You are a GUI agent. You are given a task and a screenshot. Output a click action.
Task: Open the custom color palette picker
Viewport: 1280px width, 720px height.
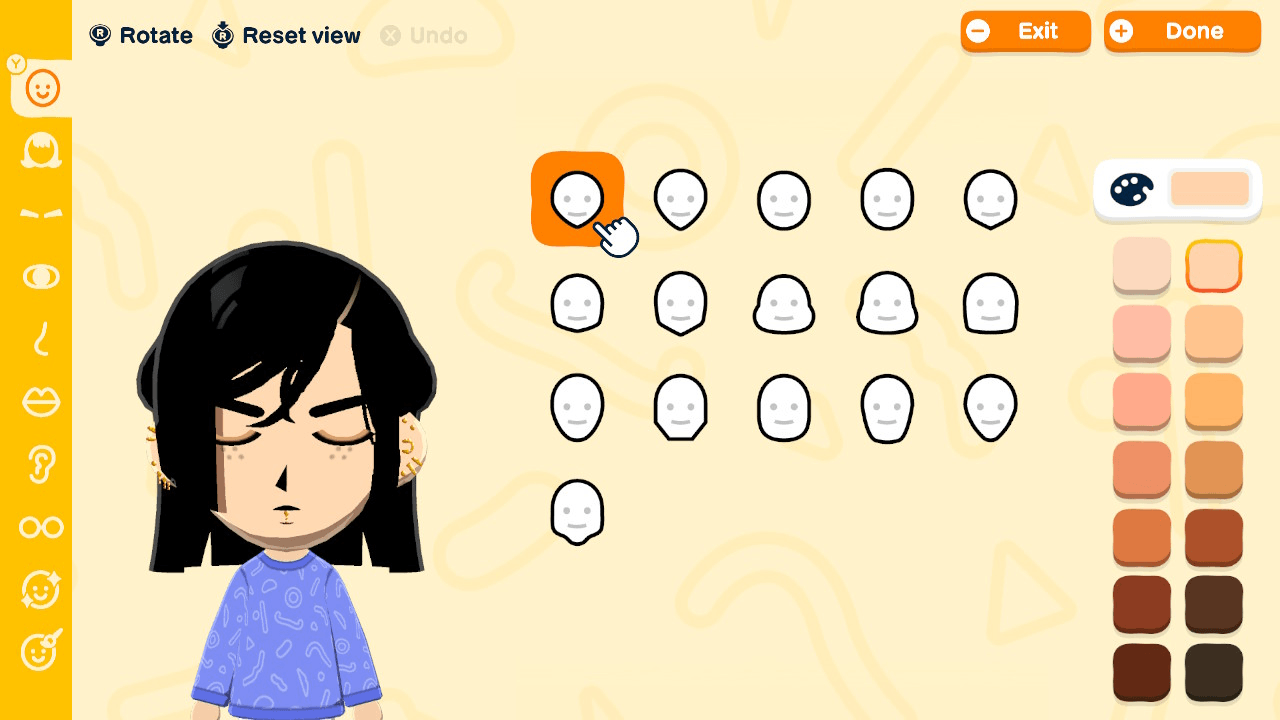(x=1131, y=189)
